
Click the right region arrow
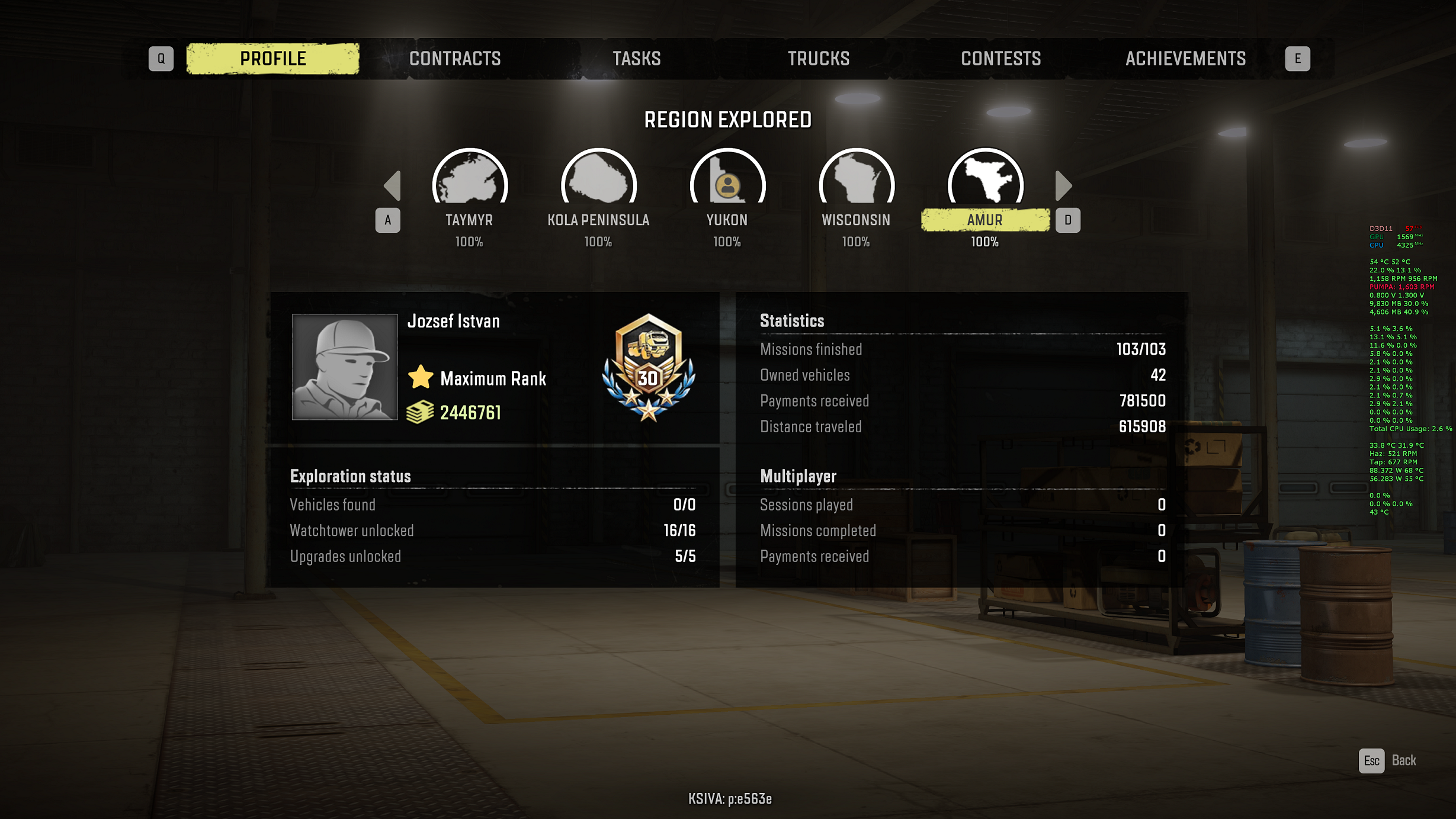[x=1063, y=186]
